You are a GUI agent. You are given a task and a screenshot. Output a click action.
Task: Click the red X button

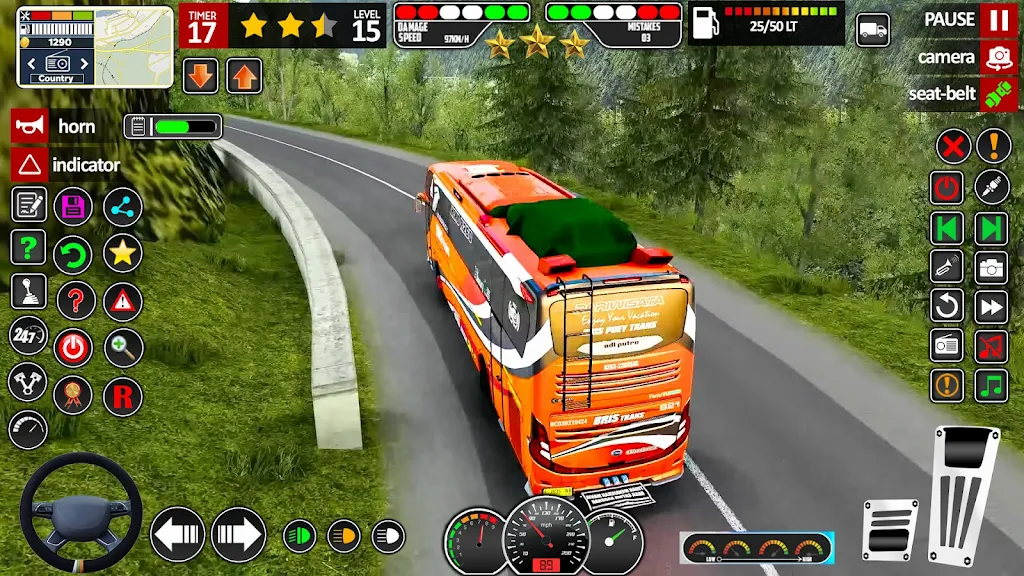[x=953, y=147]
